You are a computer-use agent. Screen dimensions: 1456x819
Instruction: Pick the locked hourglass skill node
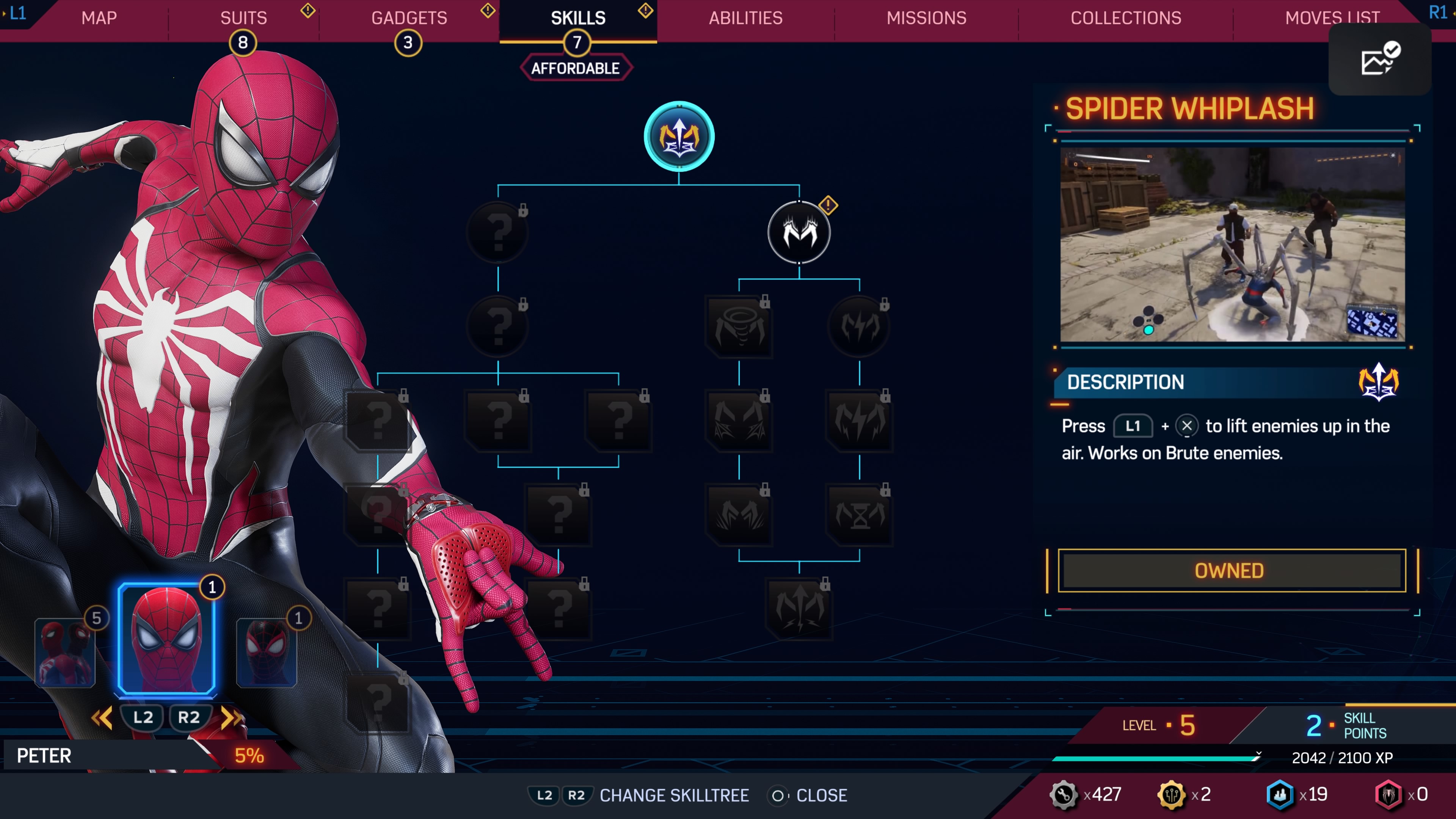[859, 515]
